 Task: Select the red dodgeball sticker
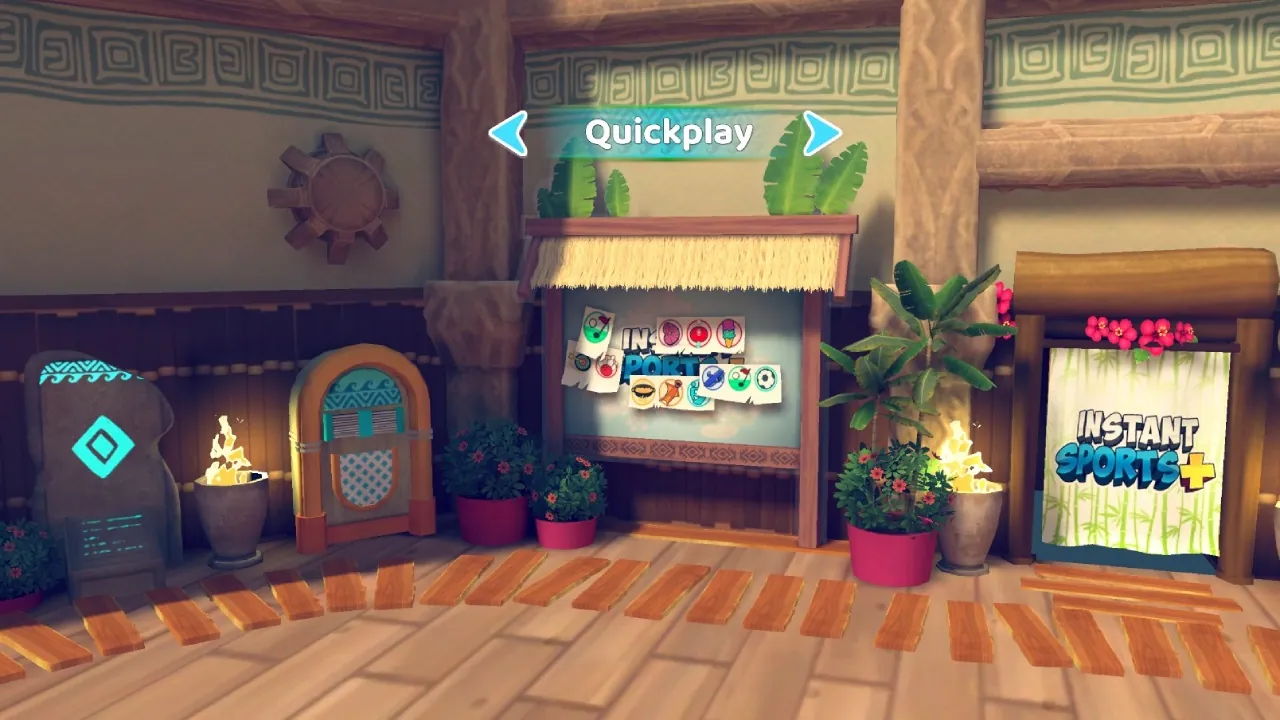click(x=699, y=333)
